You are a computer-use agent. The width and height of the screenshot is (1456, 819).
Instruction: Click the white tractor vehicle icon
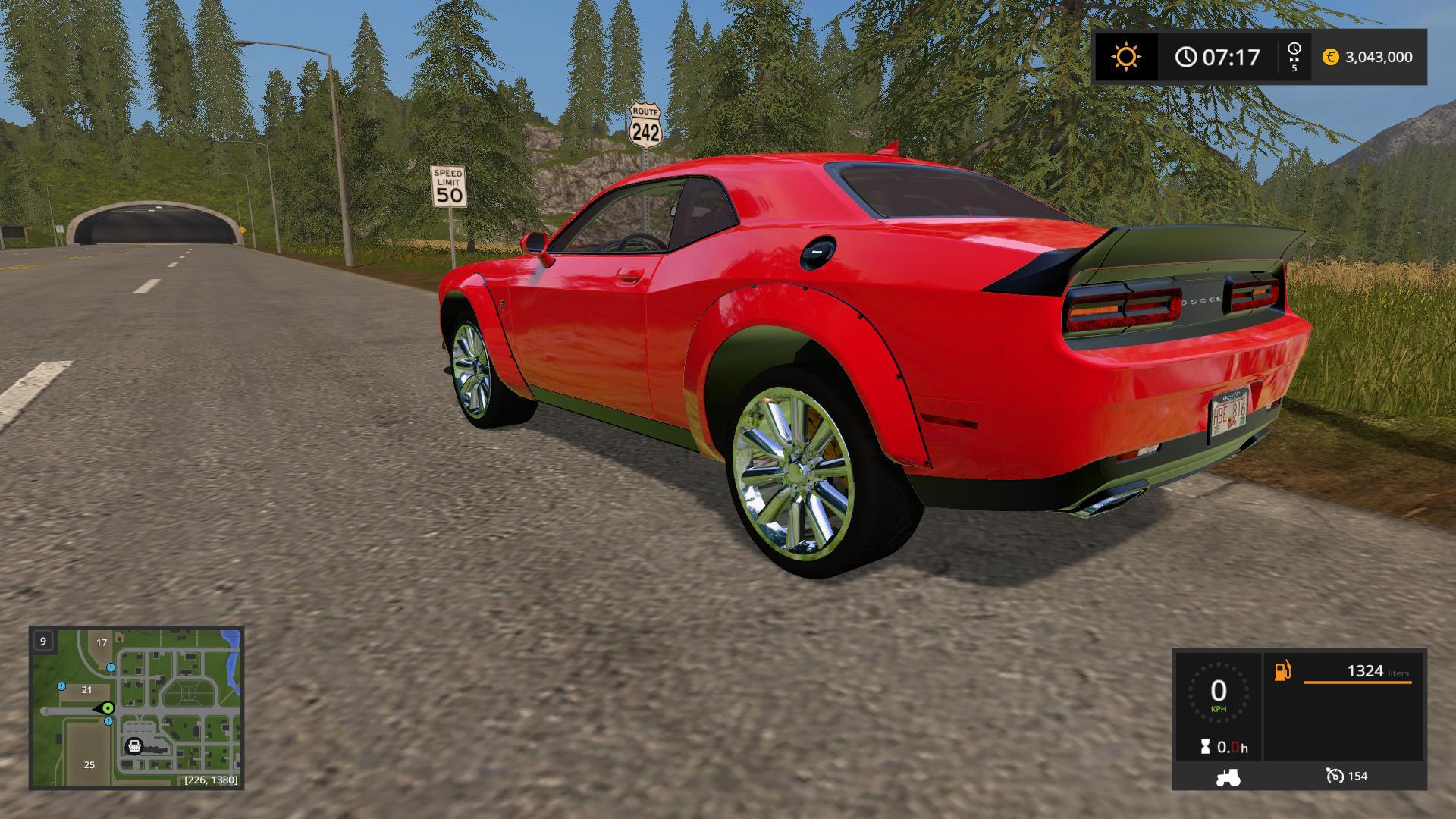point(1228,777)
